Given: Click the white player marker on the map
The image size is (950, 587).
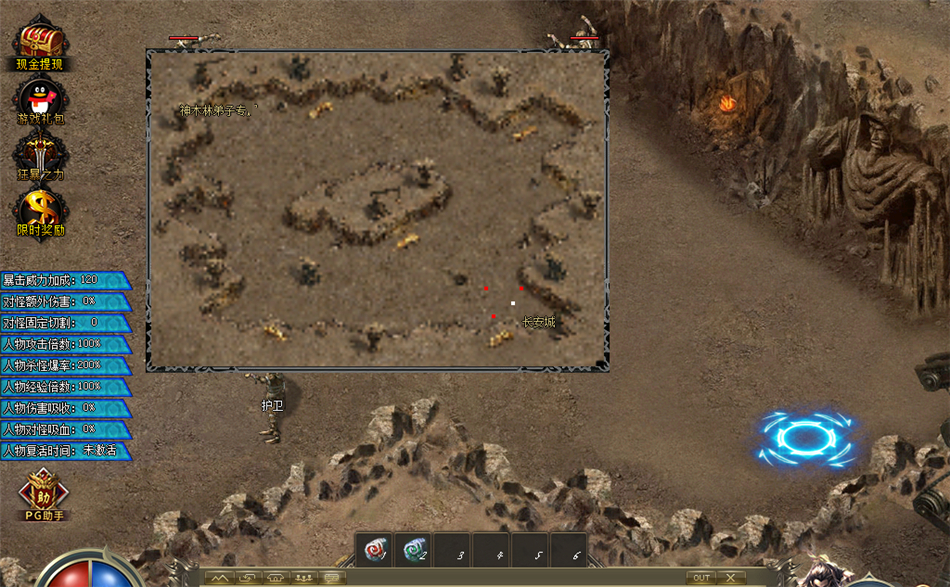Looking at the screenshot, I should (513, 303).
